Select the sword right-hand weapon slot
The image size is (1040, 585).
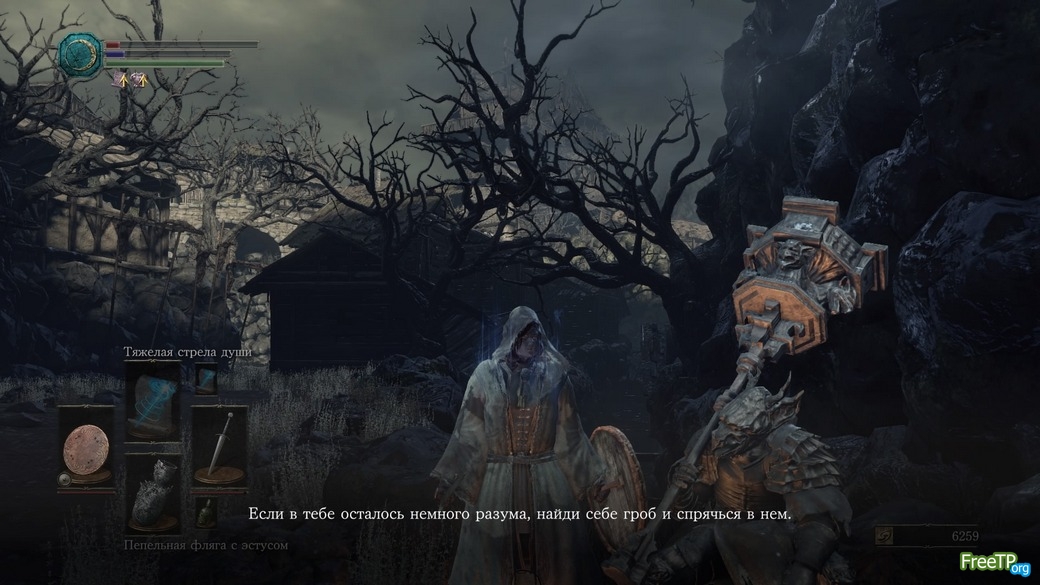219,446
